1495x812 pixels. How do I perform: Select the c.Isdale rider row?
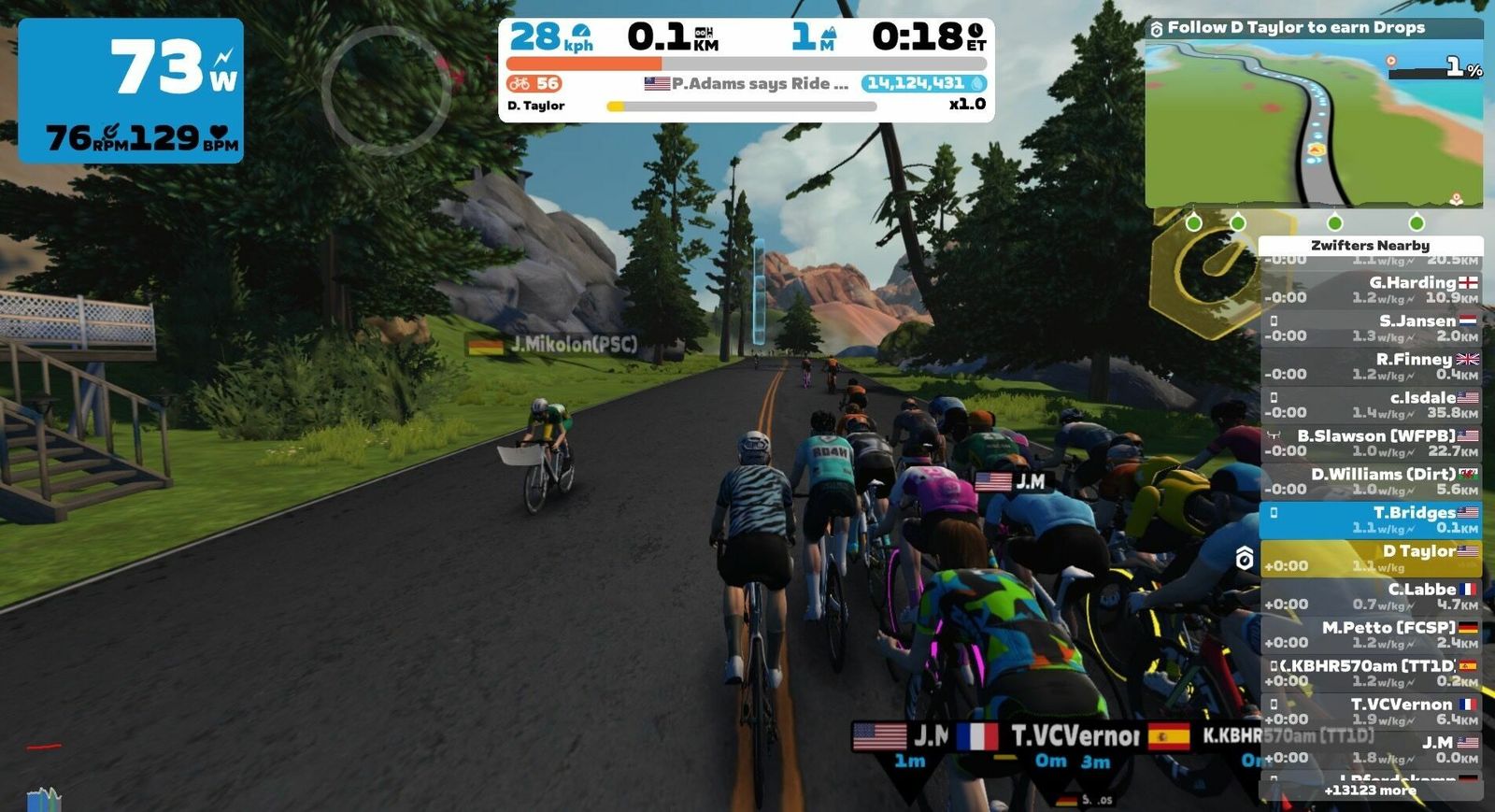[x=1371, y=405]
